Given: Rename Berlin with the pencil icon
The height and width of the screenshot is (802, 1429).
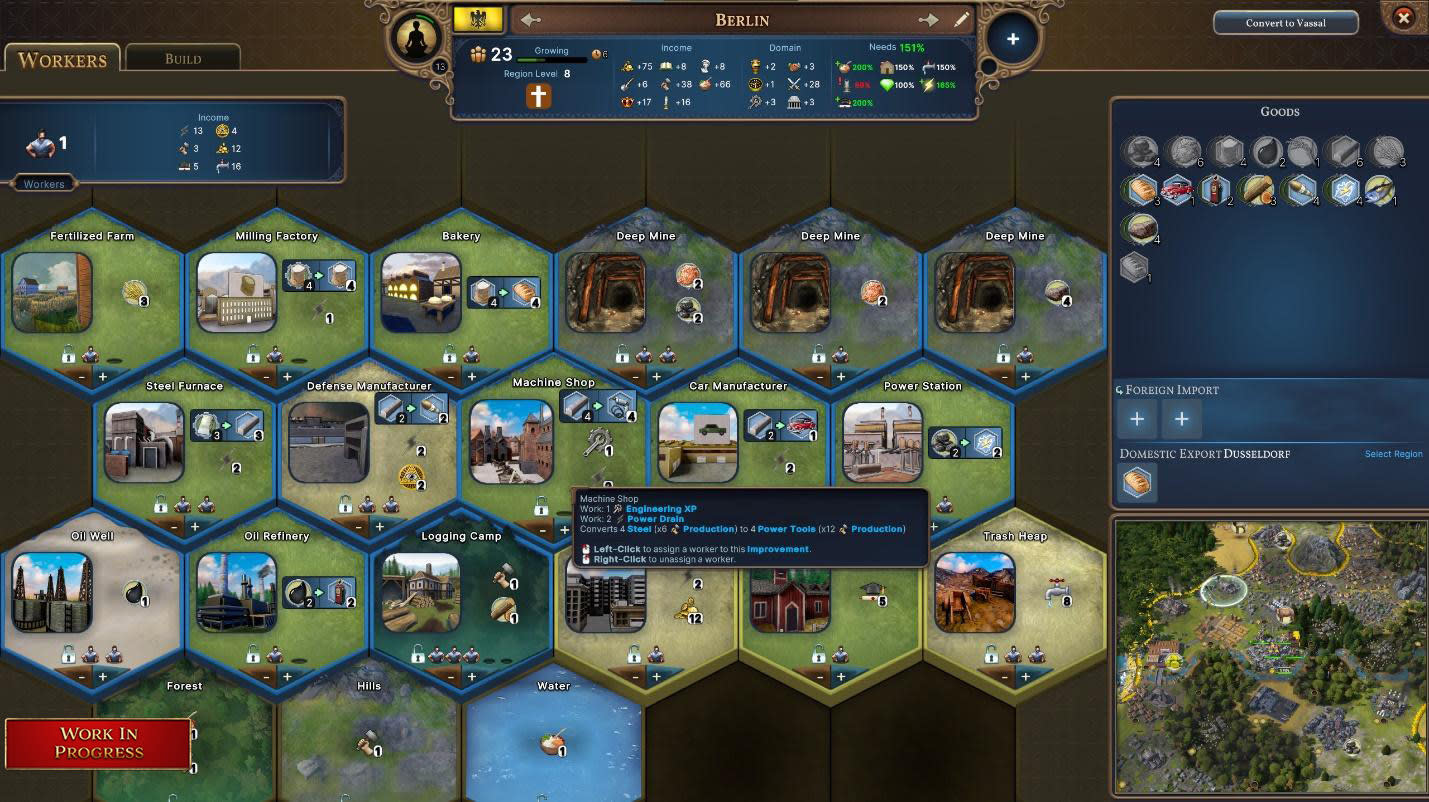Looking at the screenshot, I should click(x=961, y=20).
